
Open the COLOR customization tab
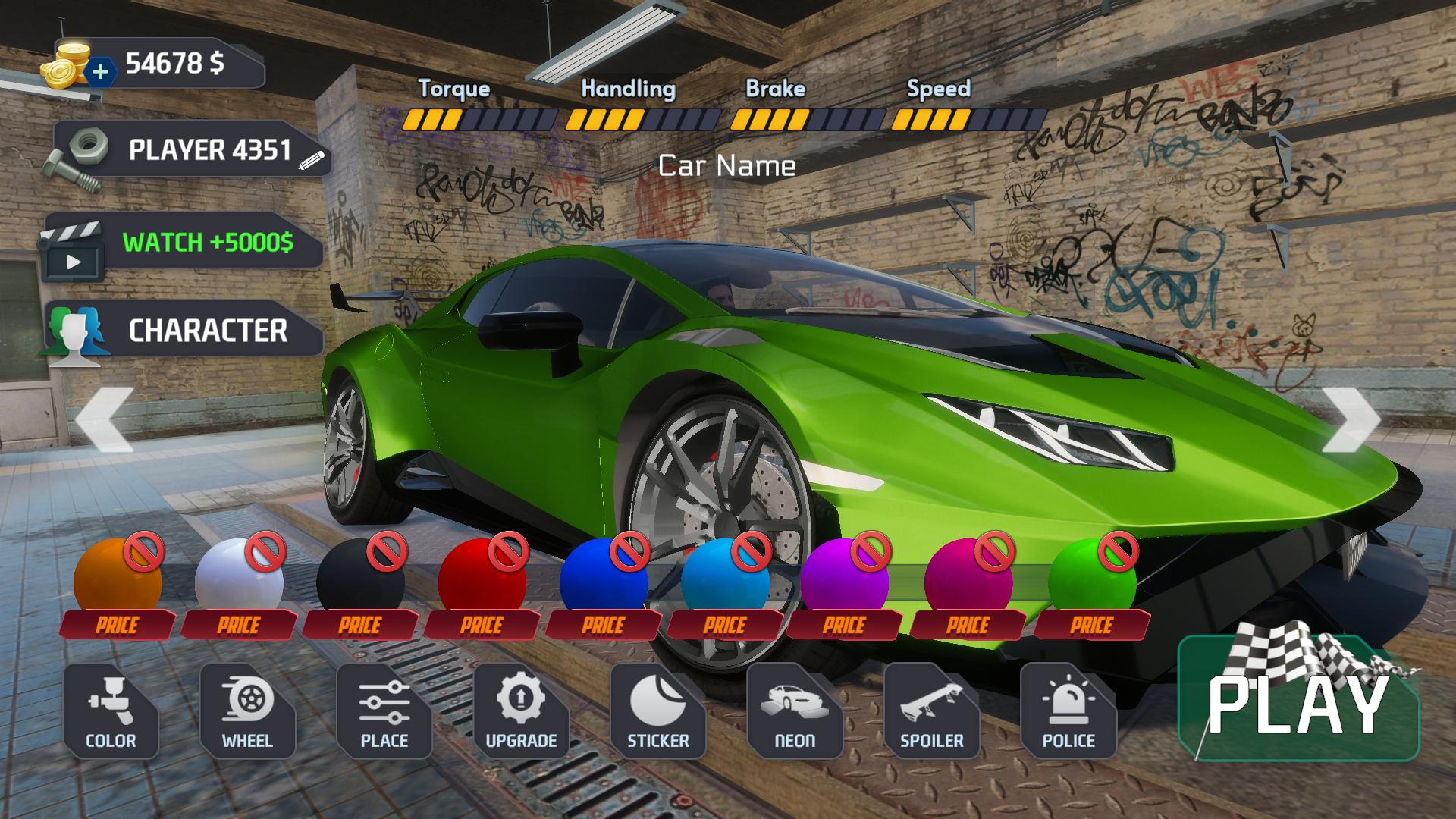coord(111,711)
